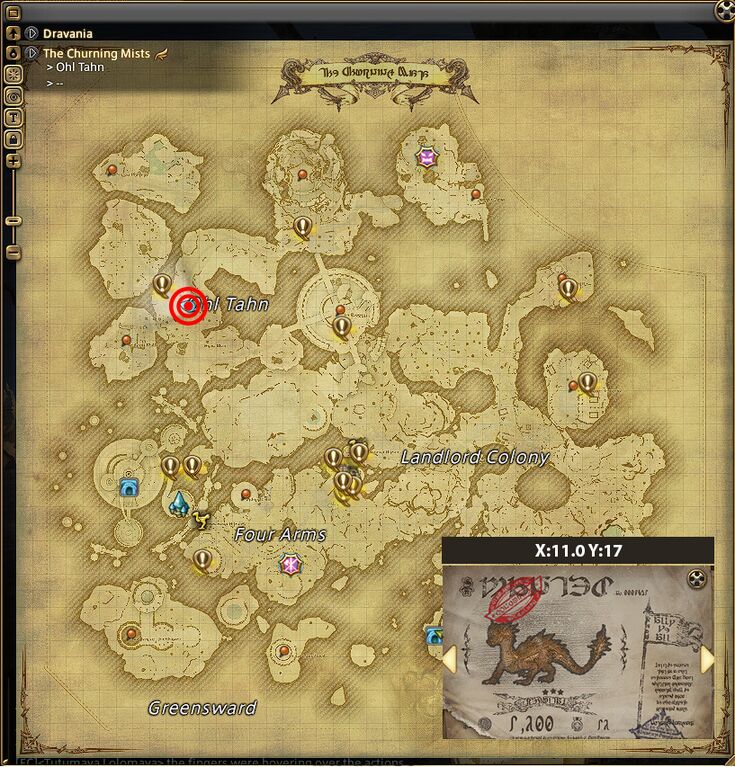Screen dimensions: 735x767
Task: Click the blue aetheryte crystal marker
Action: click(180, 503)
